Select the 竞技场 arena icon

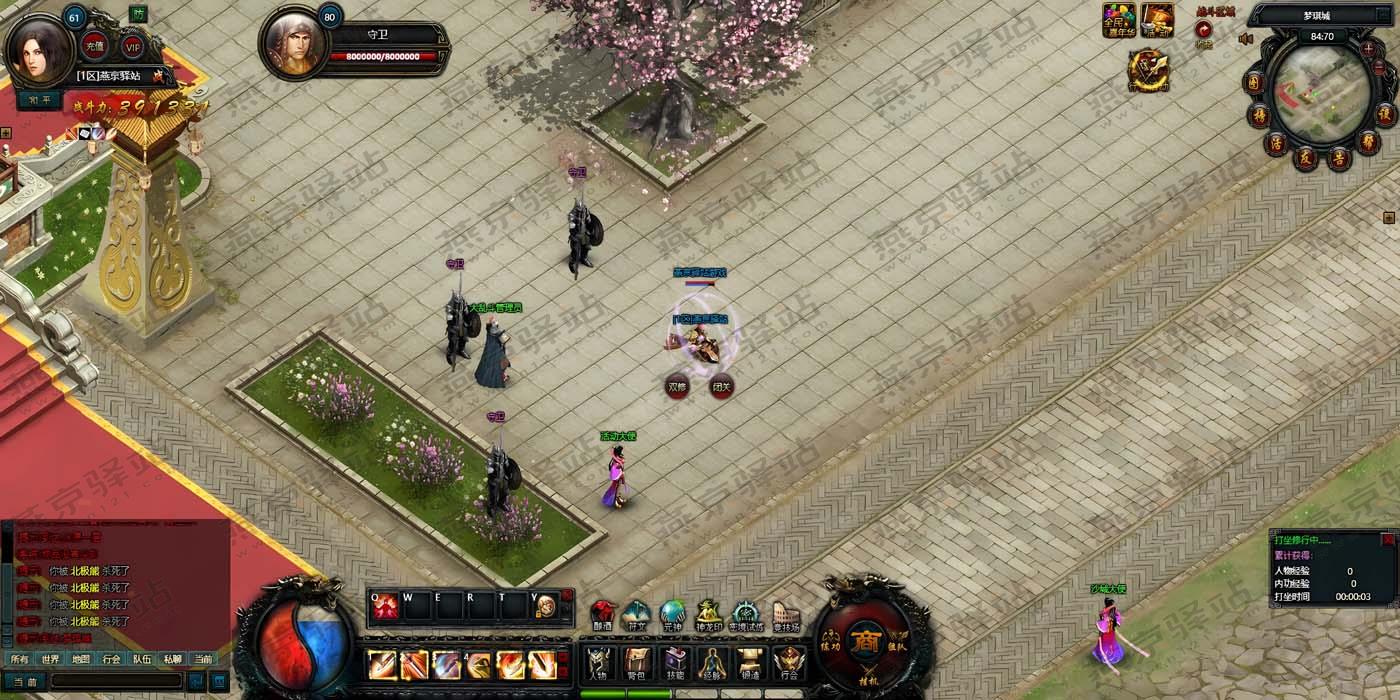[x=787, y=617]
